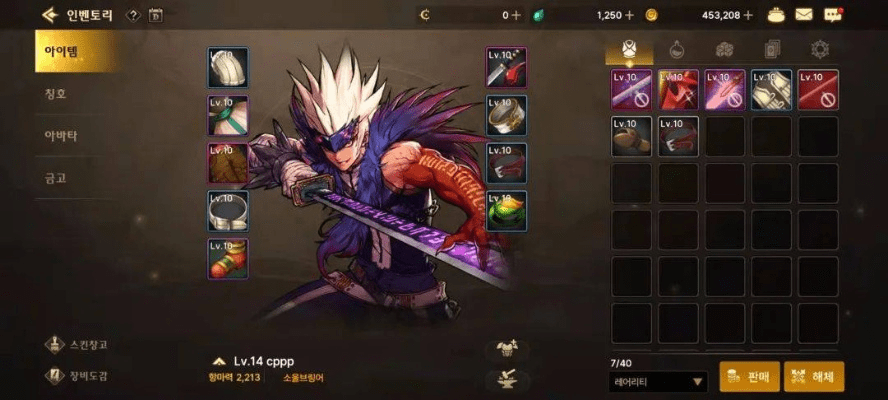
Task: Tap the 해체 (dismantle) button
Action: click(814, 377)
